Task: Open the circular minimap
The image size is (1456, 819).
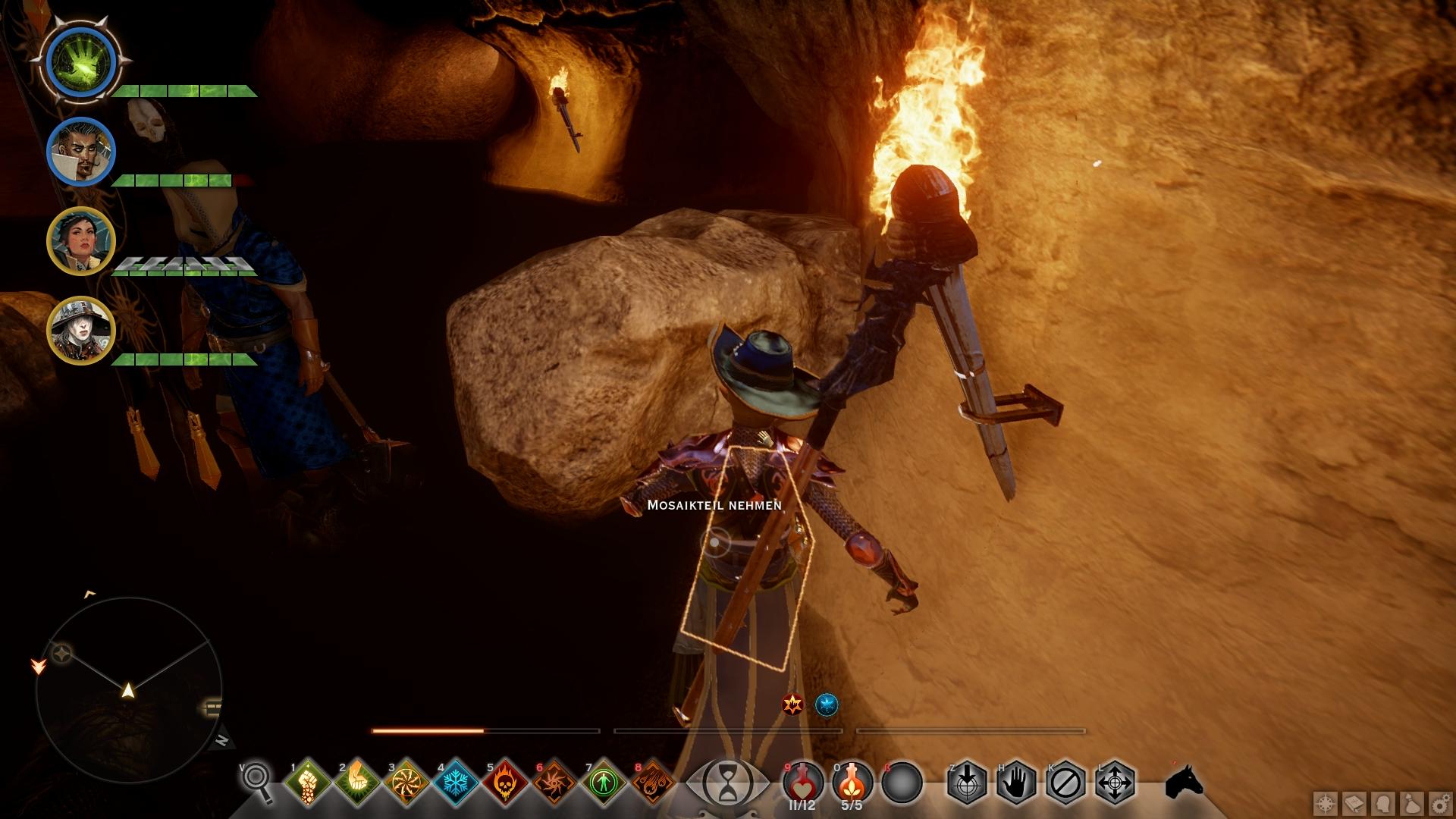Action: click(129, 689)
